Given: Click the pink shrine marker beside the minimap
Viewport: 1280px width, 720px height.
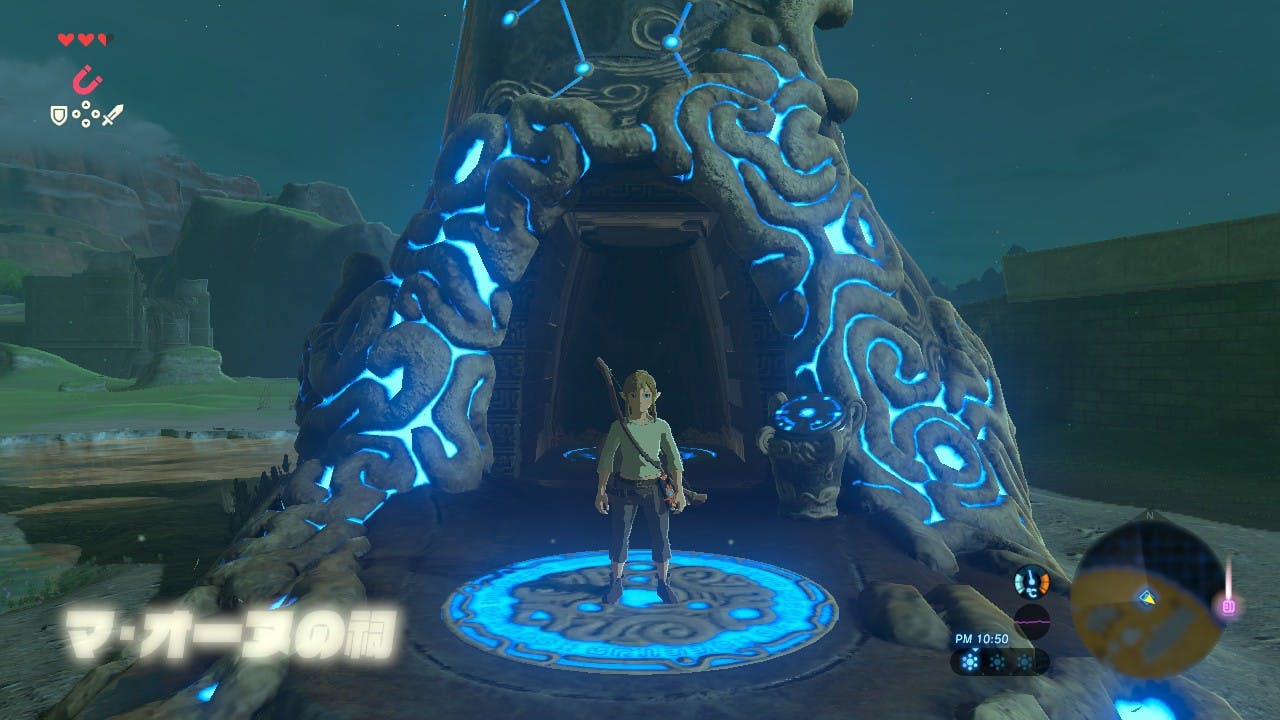Looking at the screenshot, I should (1229, 605).
